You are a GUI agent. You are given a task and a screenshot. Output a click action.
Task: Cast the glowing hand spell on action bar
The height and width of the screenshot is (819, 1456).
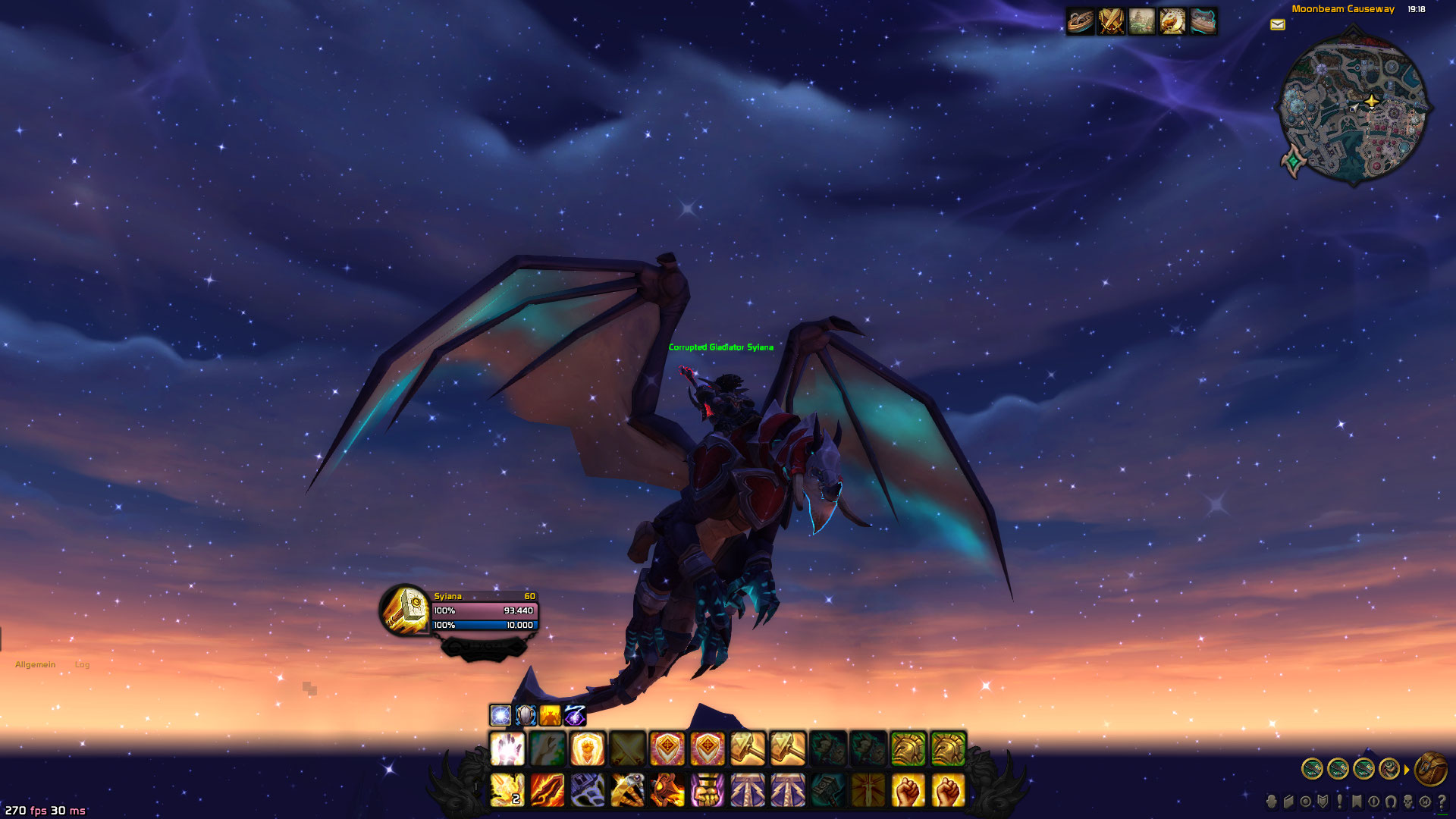click(507, 749)
